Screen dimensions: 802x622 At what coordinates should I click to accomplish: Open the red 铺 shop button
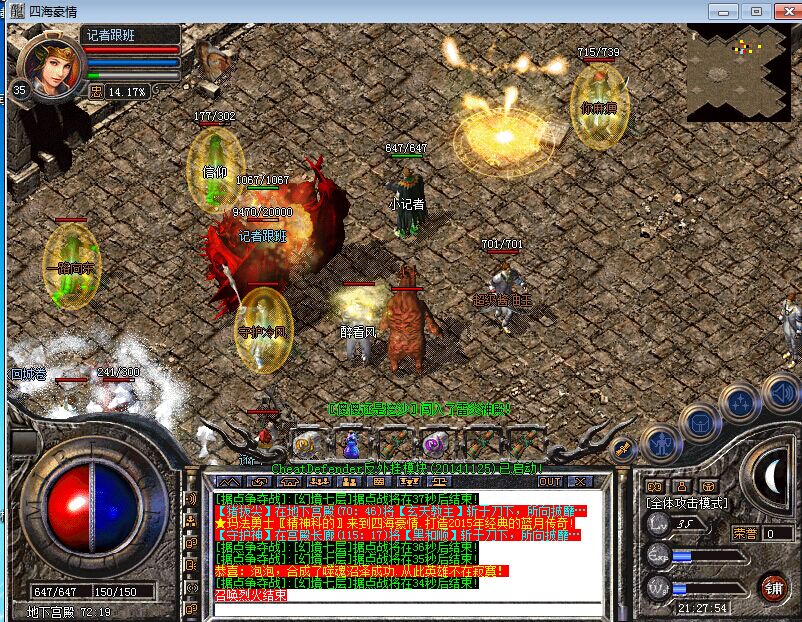(773, 587)
